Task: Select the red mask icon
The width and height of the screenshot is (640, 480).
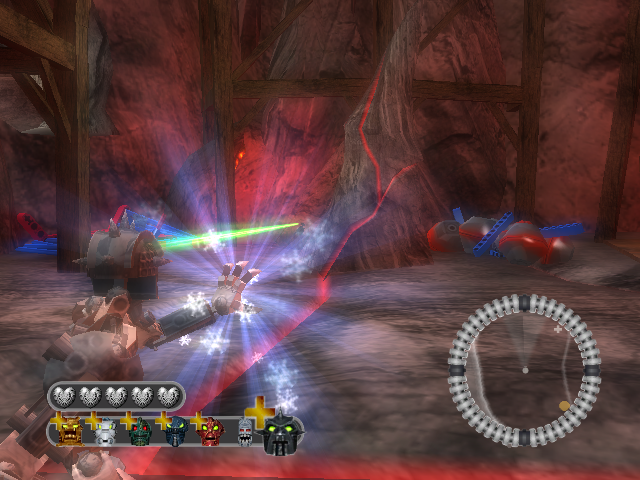Action: (211, 432)
